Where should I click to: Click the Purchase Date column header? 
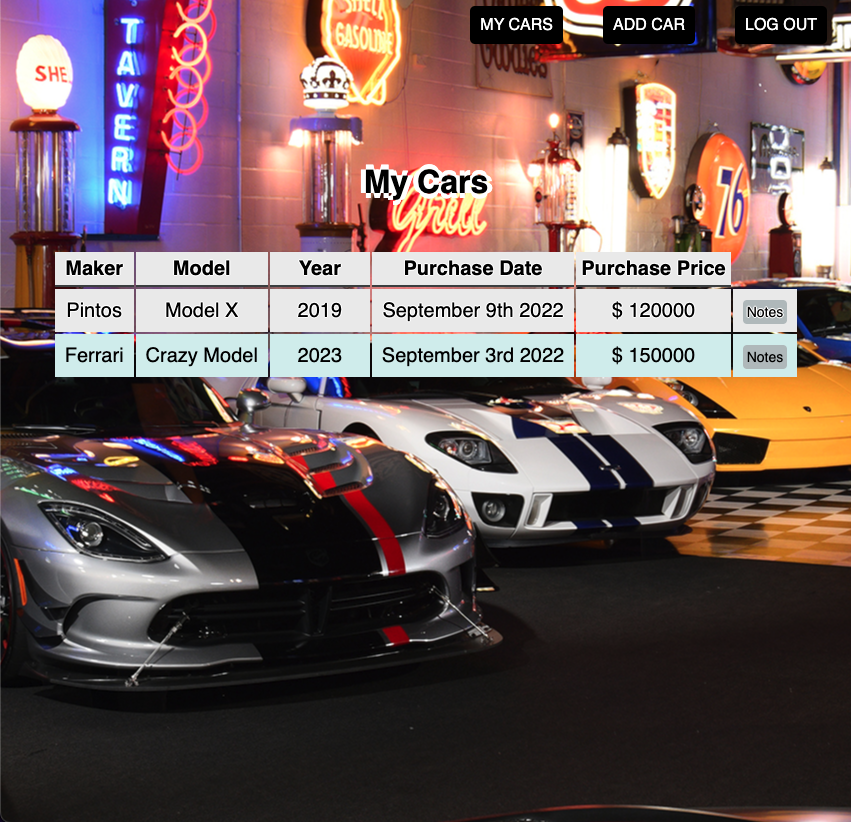(x=473, y=268)
